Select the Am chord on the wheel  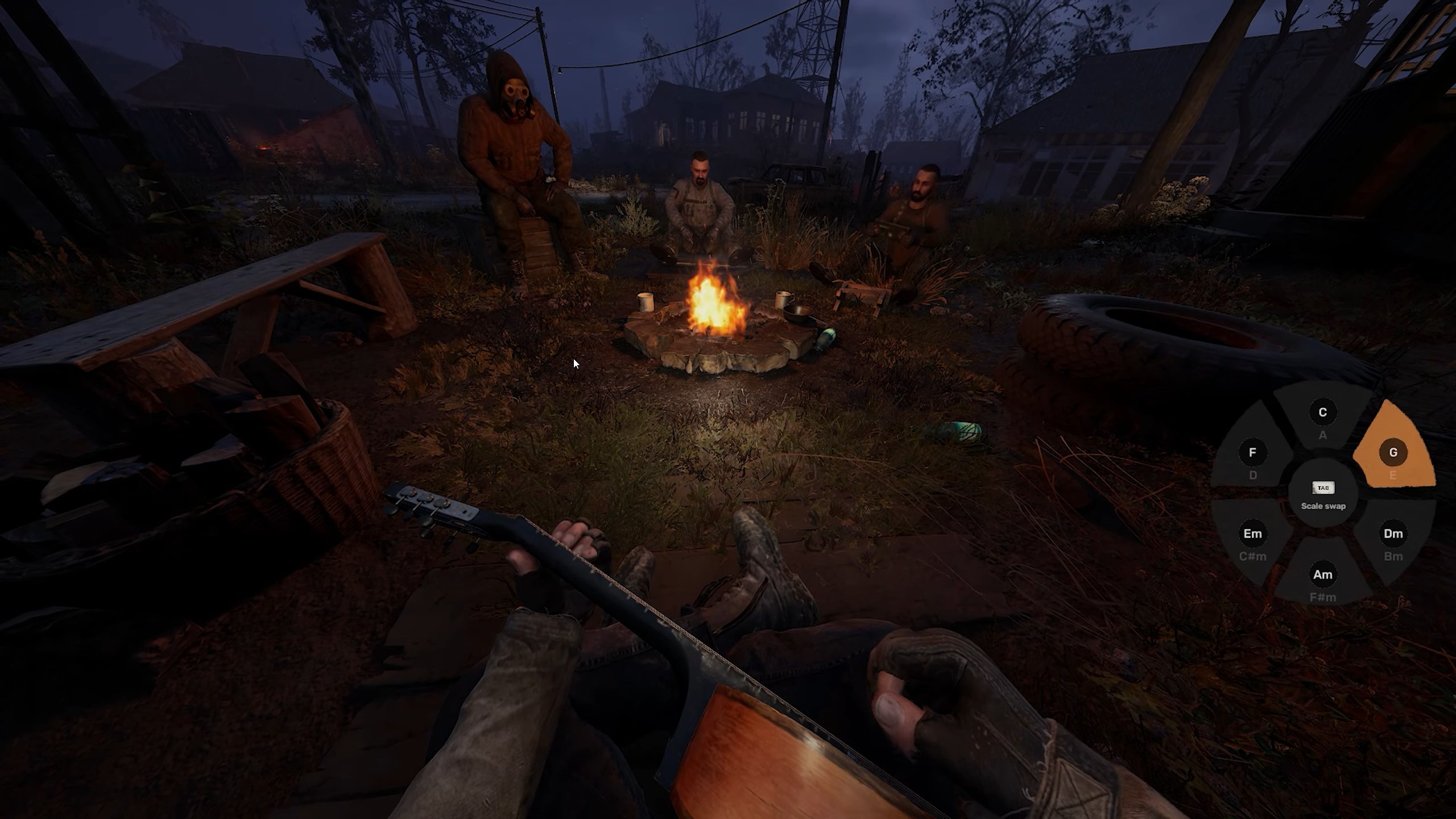click(1323, 574)
